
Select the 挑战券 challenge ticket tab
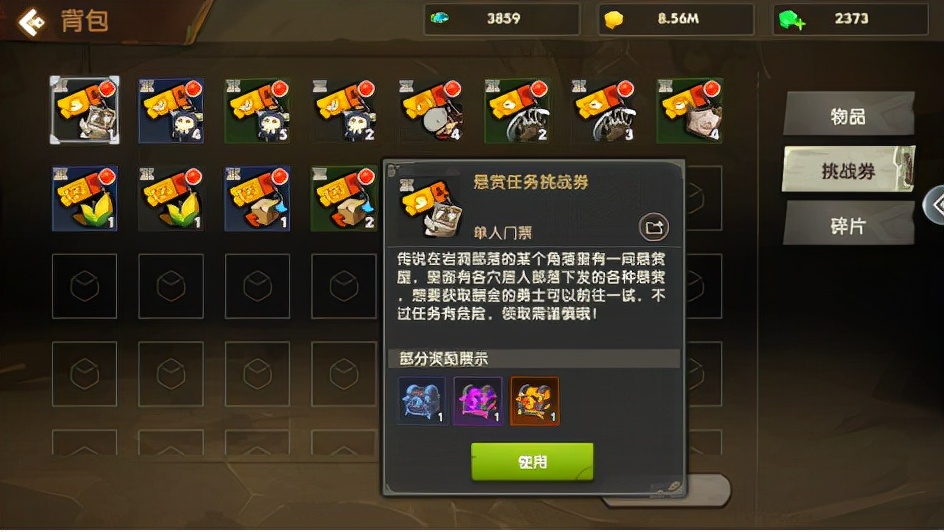pos(848,171)
